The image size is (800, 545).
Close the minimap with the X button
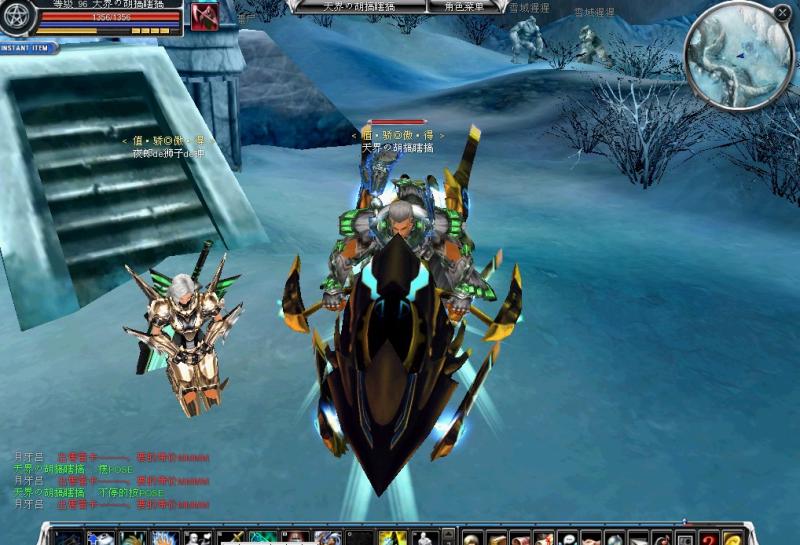[x=782, y=12]
